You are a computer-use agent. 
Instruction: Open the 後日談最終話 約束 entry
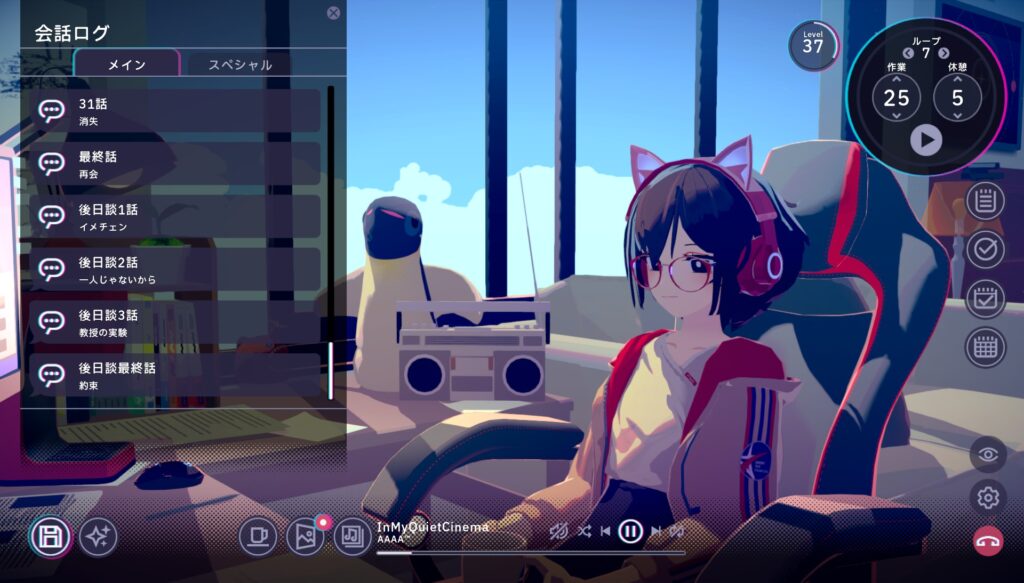coord(175,374)
